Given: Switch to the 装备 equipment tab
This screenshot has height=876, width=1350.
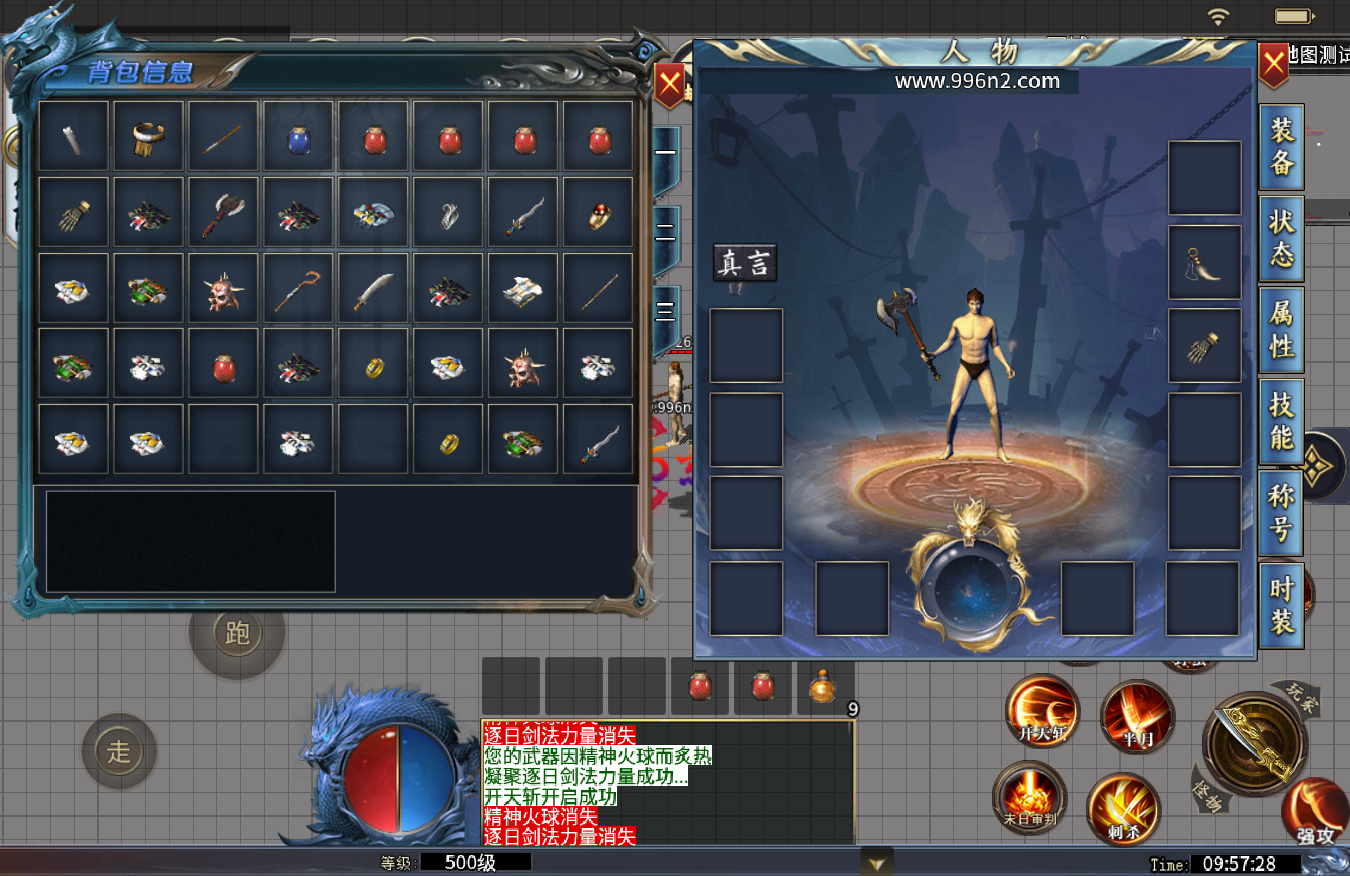Looking at the screenshot, I should (1281, 147).
